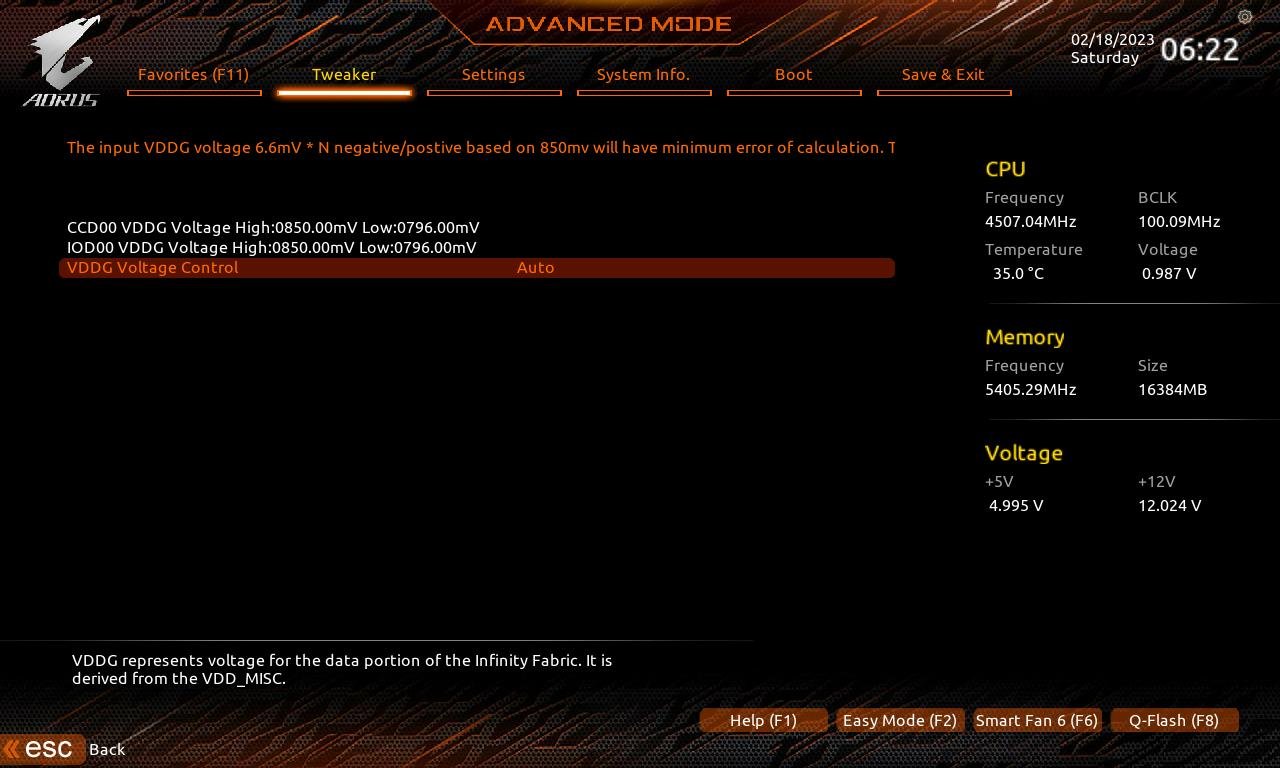Click the Back label next to esc

[x=107, y=749]
